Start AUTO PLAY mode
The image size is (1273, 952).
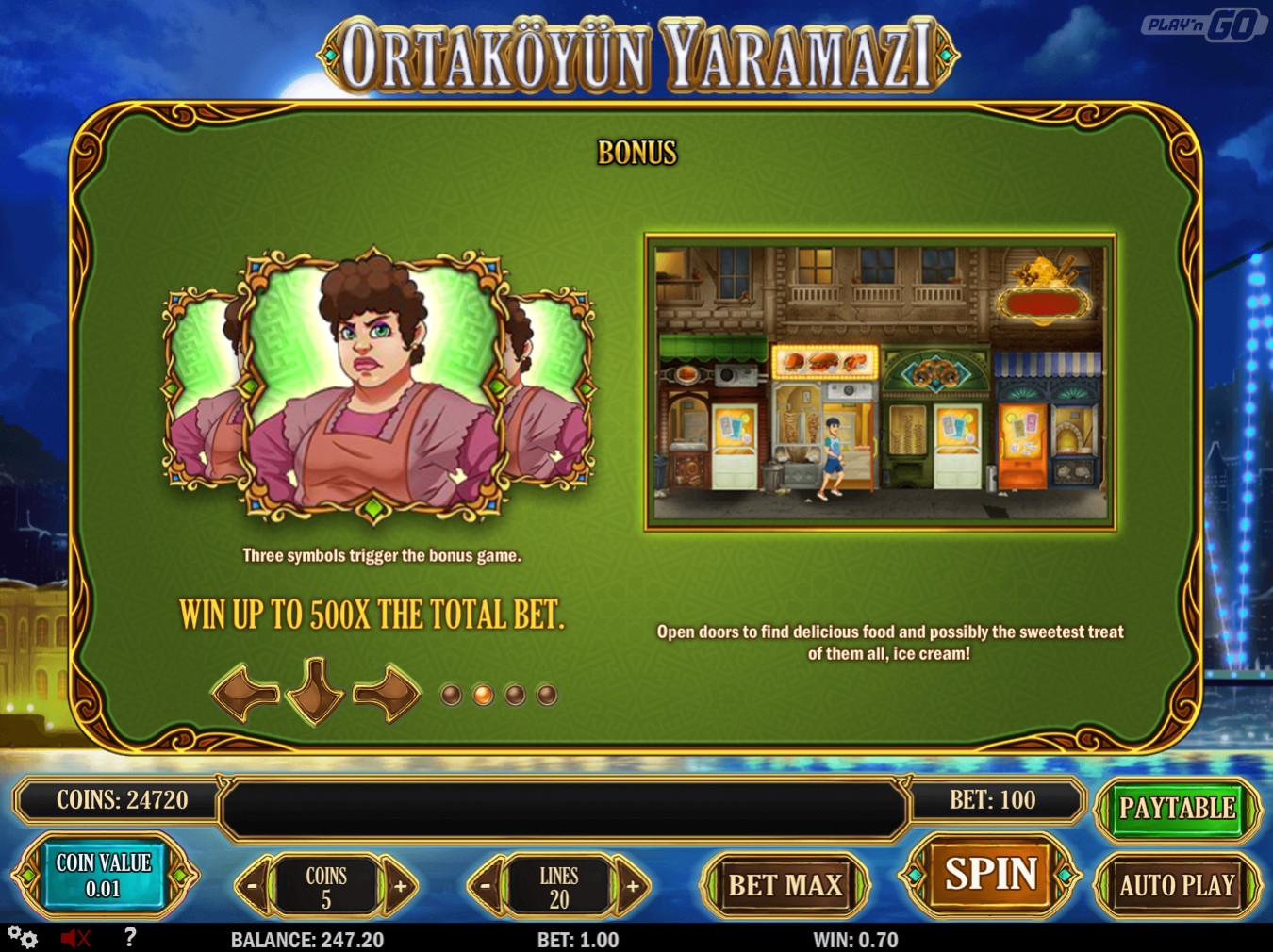(1176, 886)
